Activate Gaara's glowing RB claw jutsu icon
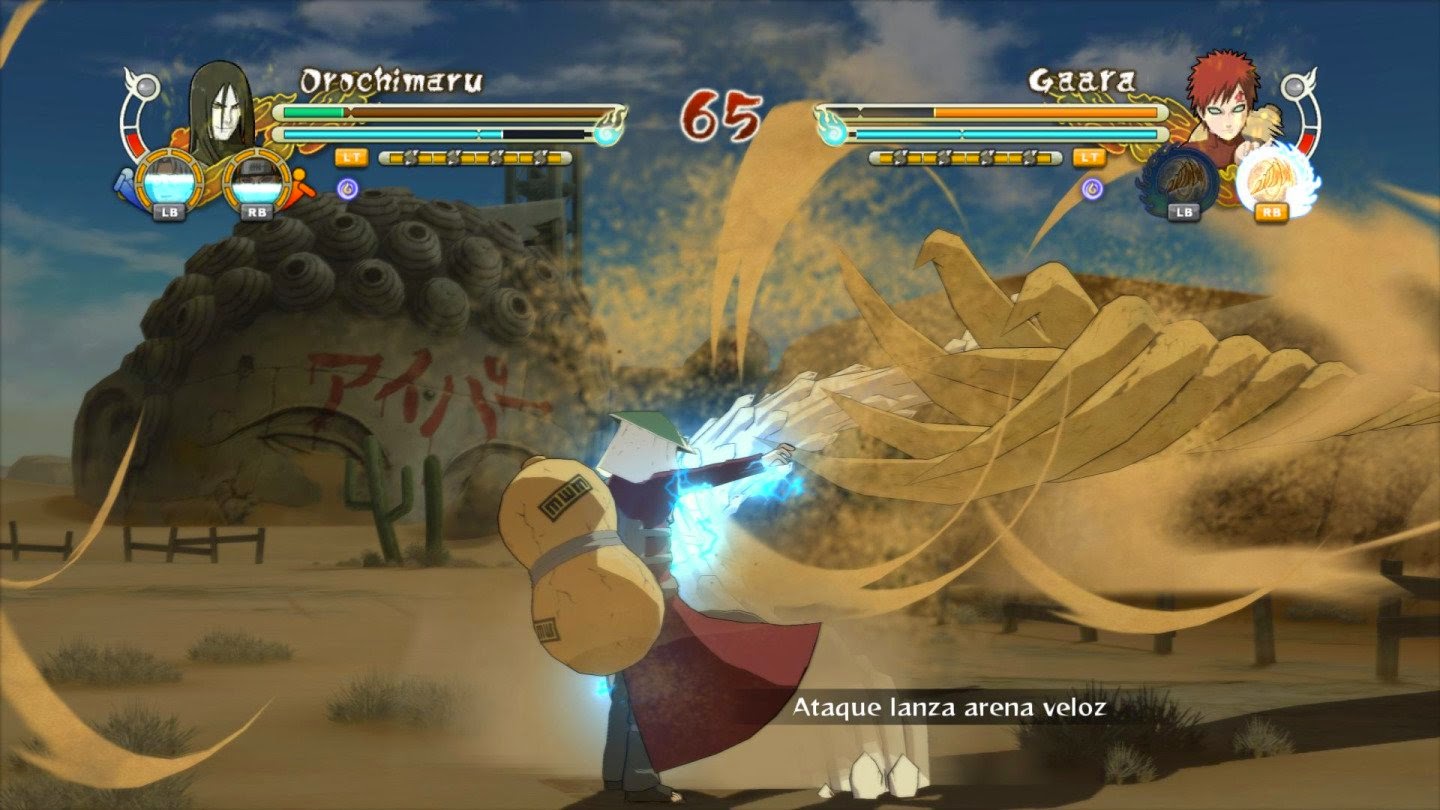Image resolution: width=1440 pixels, height=810 pixels. click(x=1270, y=180)
